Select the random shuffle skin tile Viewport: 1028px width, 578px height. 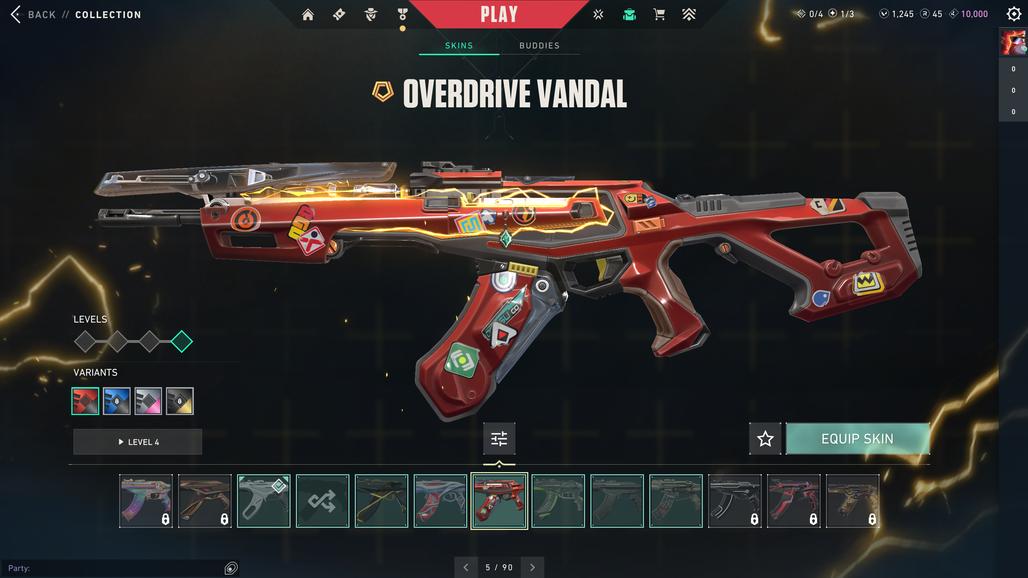[x=322, y=501]
